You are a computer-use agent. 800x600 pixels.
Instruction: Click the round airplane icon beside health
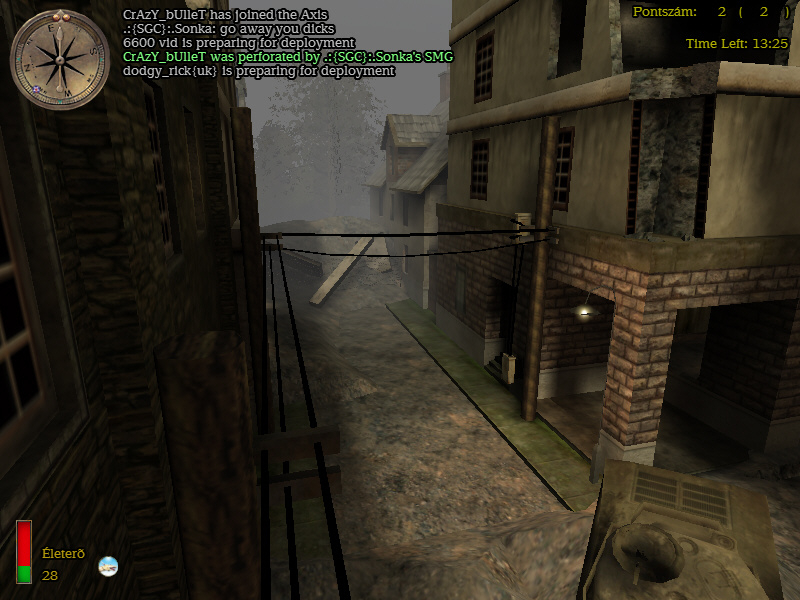tap(108, 566)
